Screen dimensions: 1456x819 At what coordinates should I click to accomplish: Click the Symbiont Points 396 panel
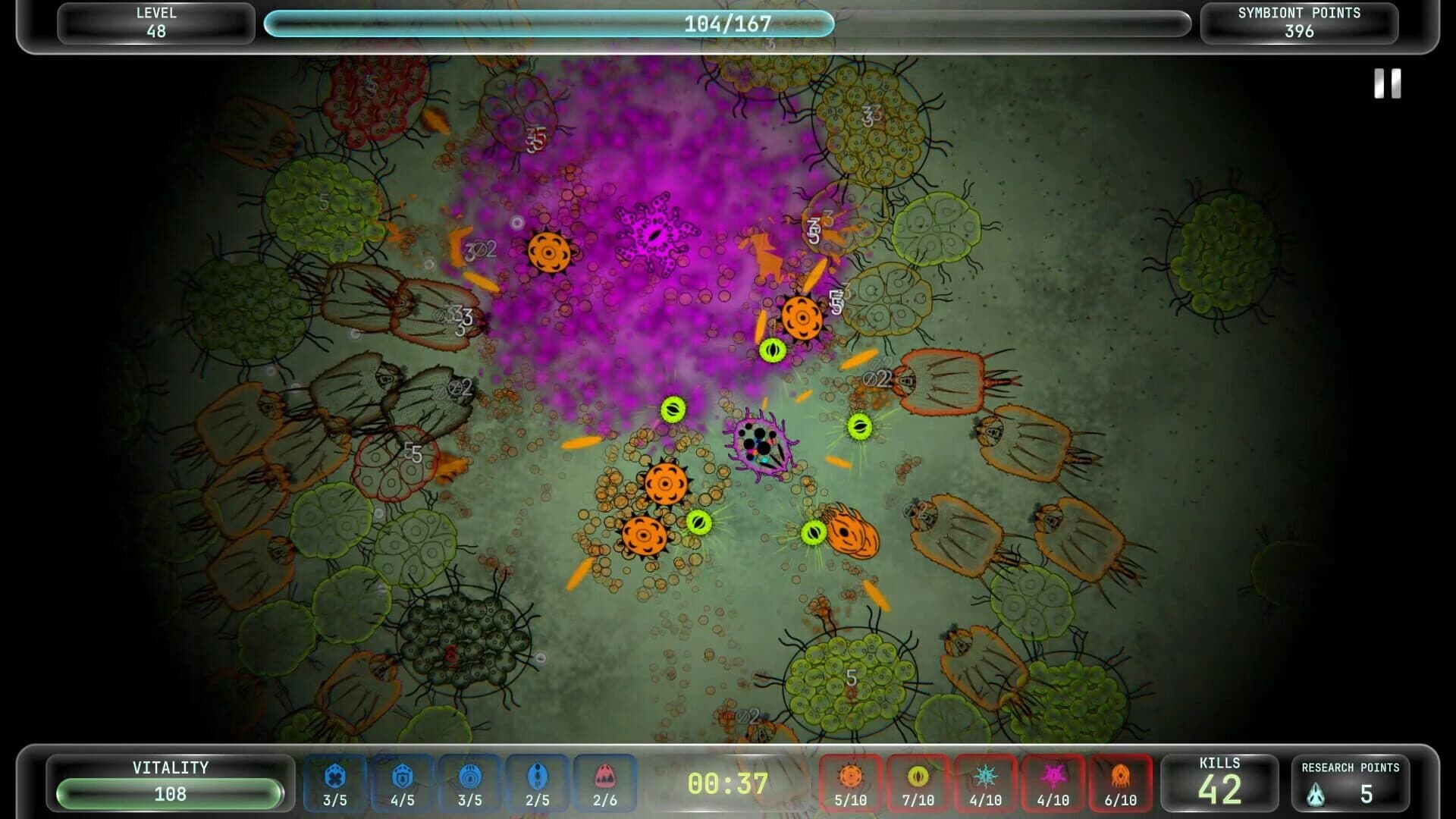(x=1300, y=22)
